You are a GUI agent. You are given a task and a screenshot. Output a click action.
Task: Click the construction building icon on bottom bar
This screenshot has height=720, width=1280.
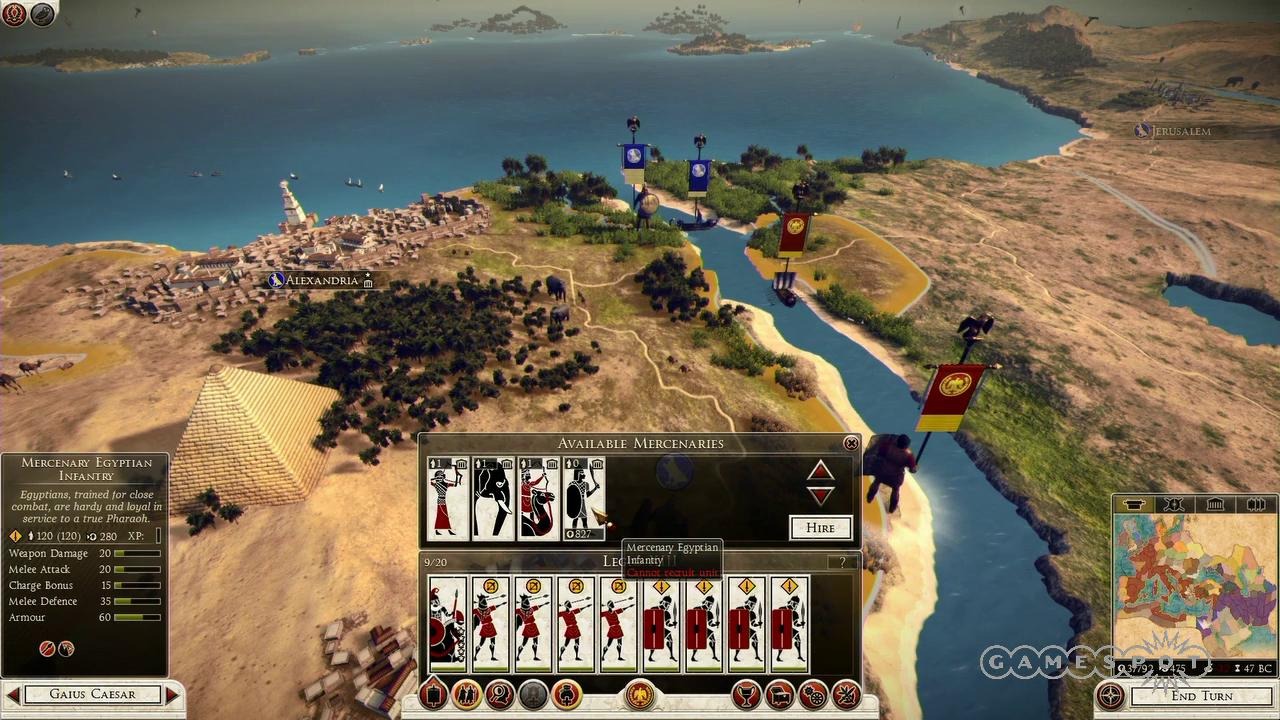(x=778, y=694)
